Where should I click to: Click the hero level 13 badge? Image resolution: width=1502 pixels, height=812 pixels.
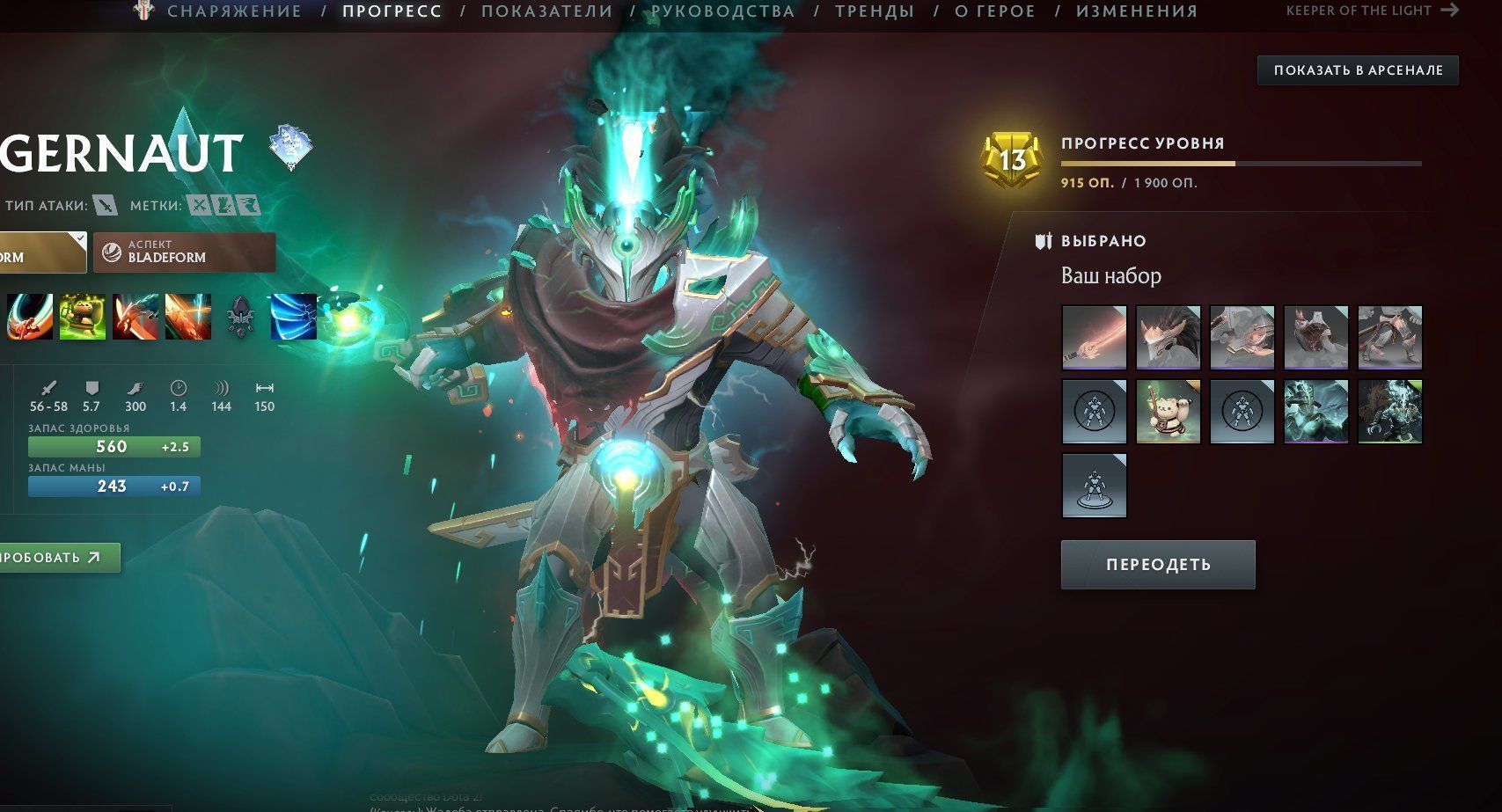click(1012, 160)
